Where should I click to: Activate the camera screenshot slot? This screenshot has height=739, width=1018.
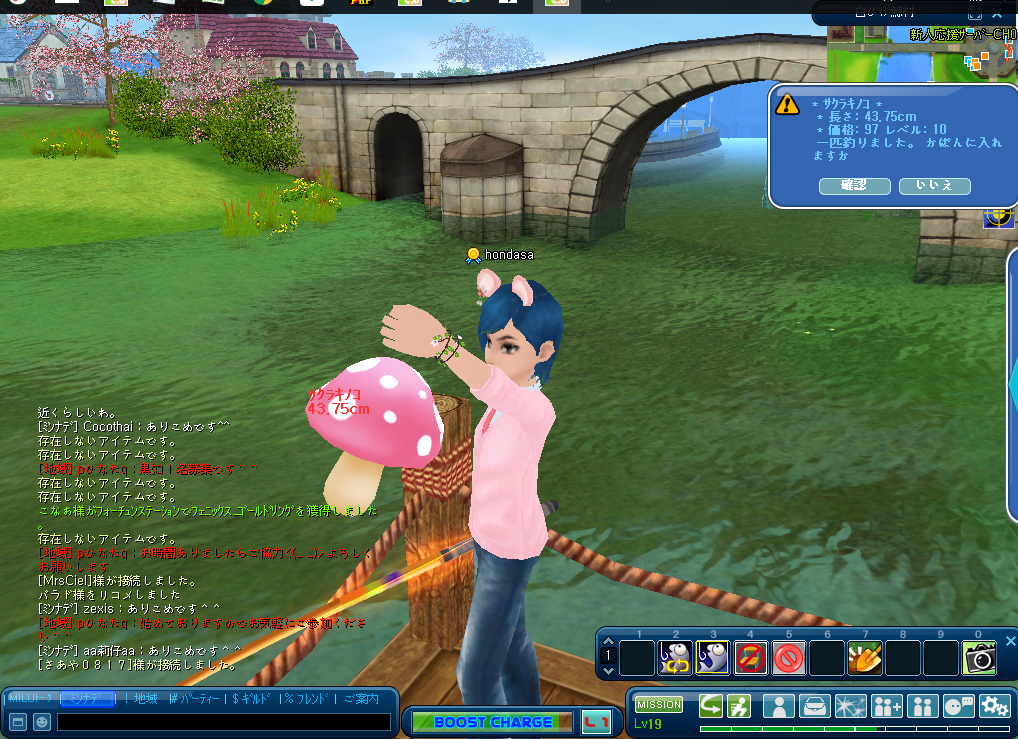pos(979,658)
